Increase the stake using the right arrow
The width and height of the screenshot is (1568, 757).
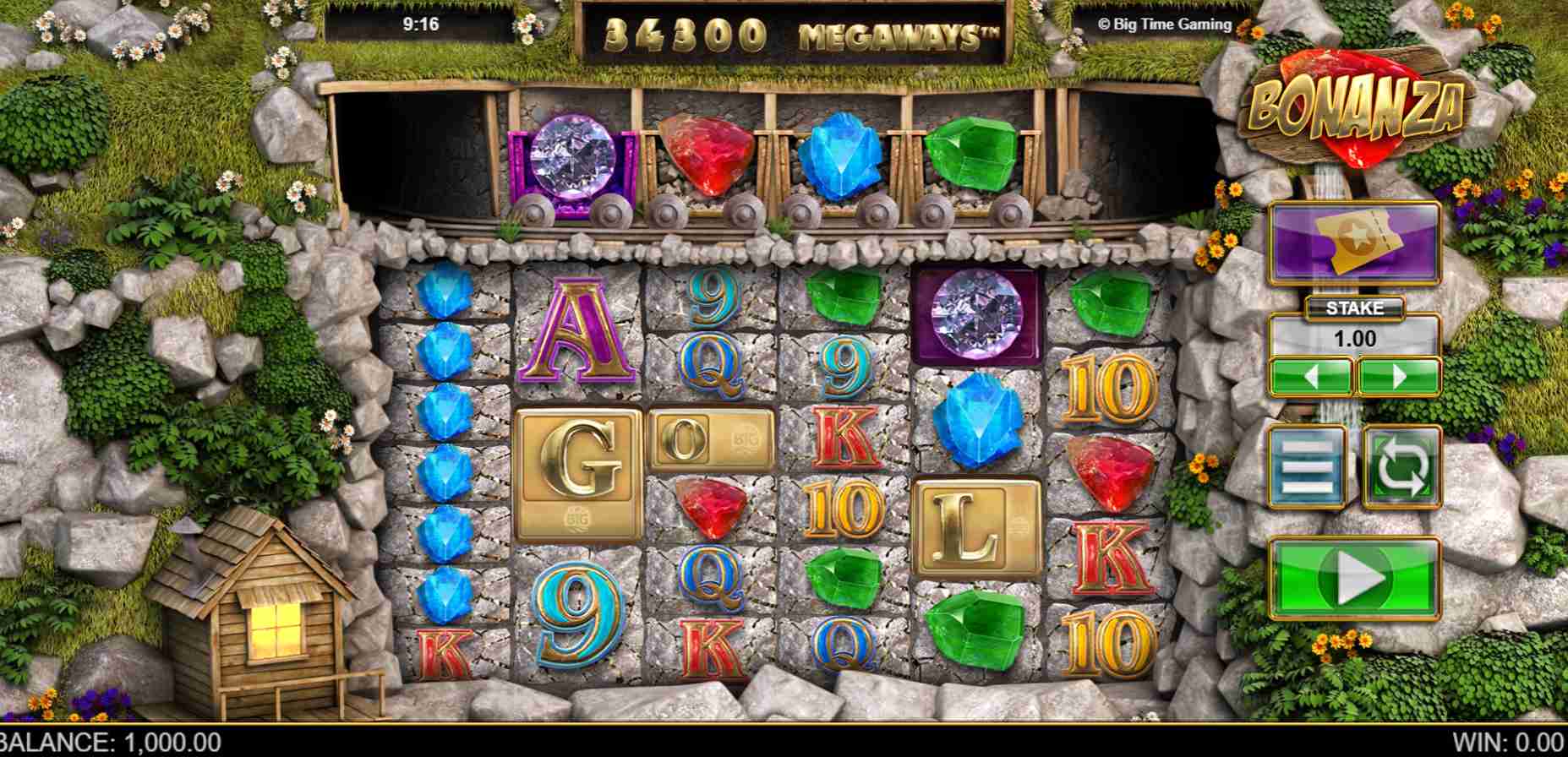click(1399, 374)
